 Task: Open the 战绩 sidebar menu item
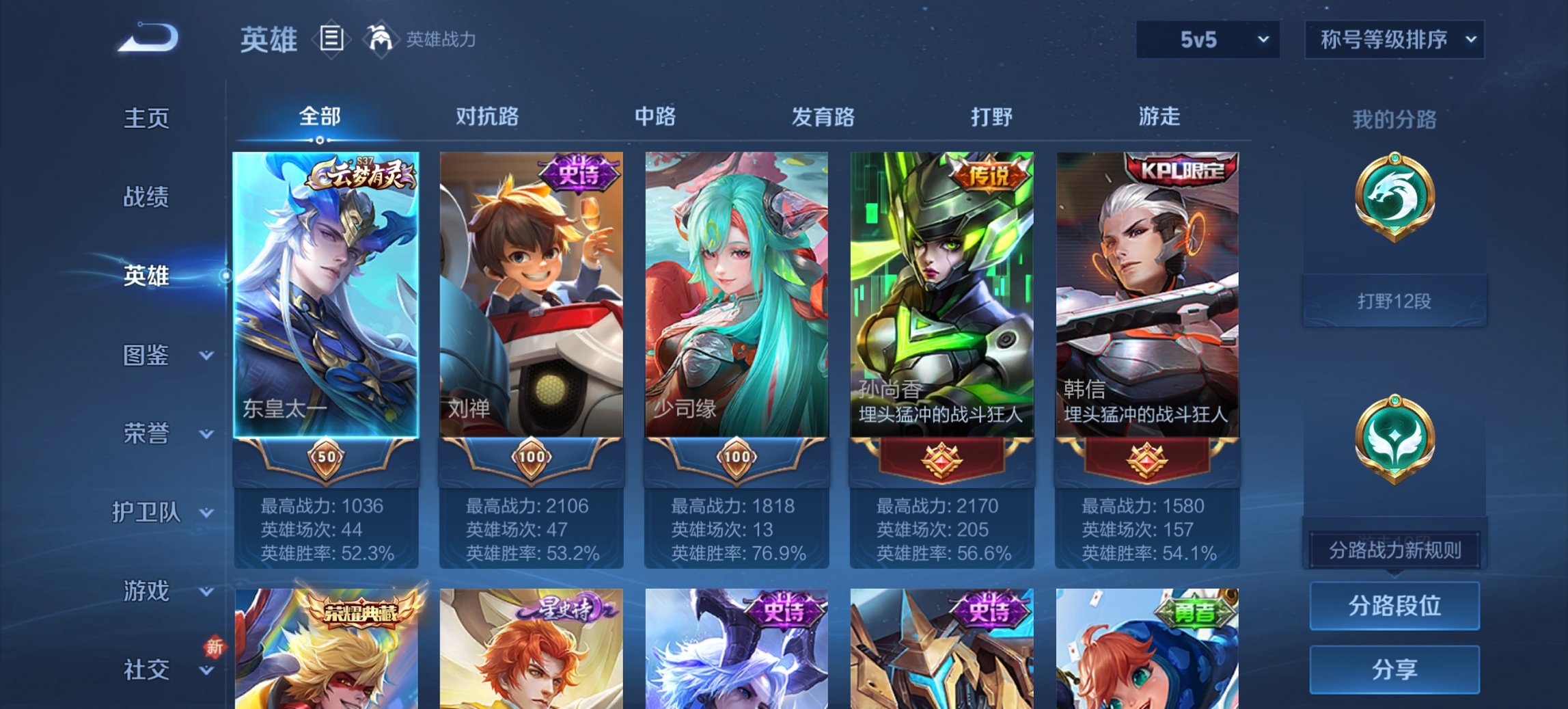(x=146, y=198)
